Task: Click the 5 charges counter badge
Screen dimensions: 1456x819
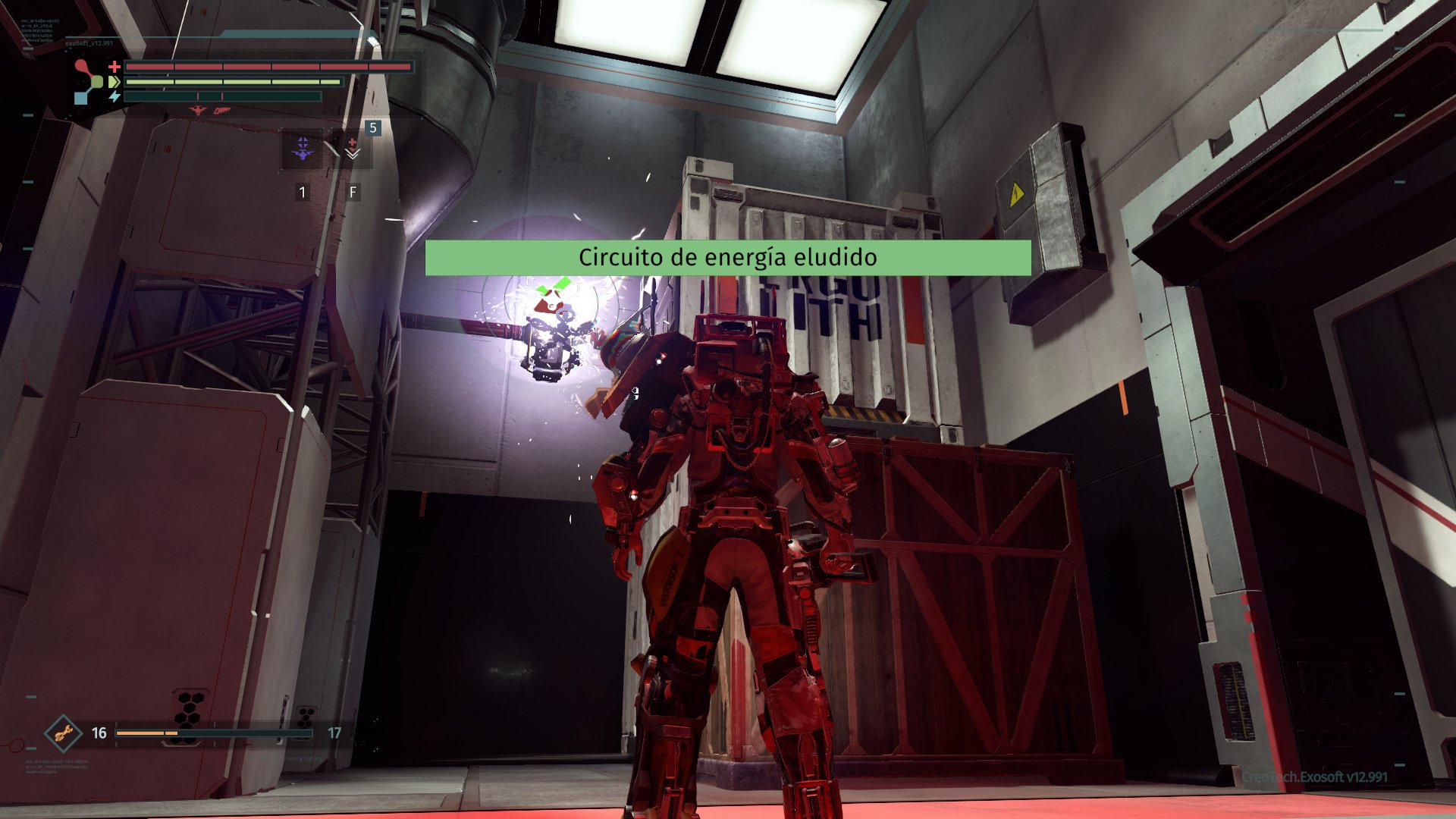Action: [x=372, y=129]
